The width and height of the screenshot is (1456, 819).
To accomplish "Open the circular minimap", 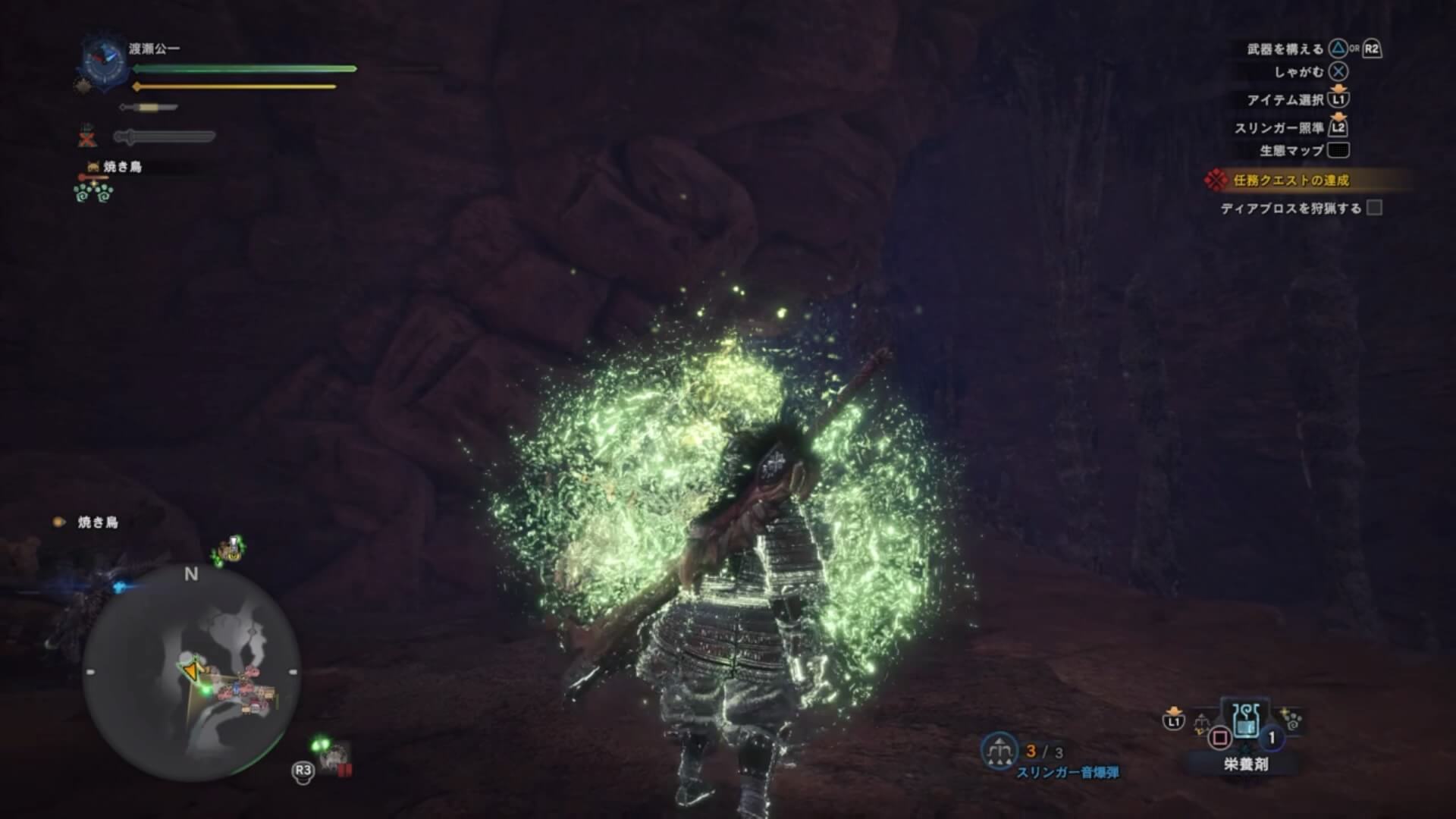I will (191, 673).
